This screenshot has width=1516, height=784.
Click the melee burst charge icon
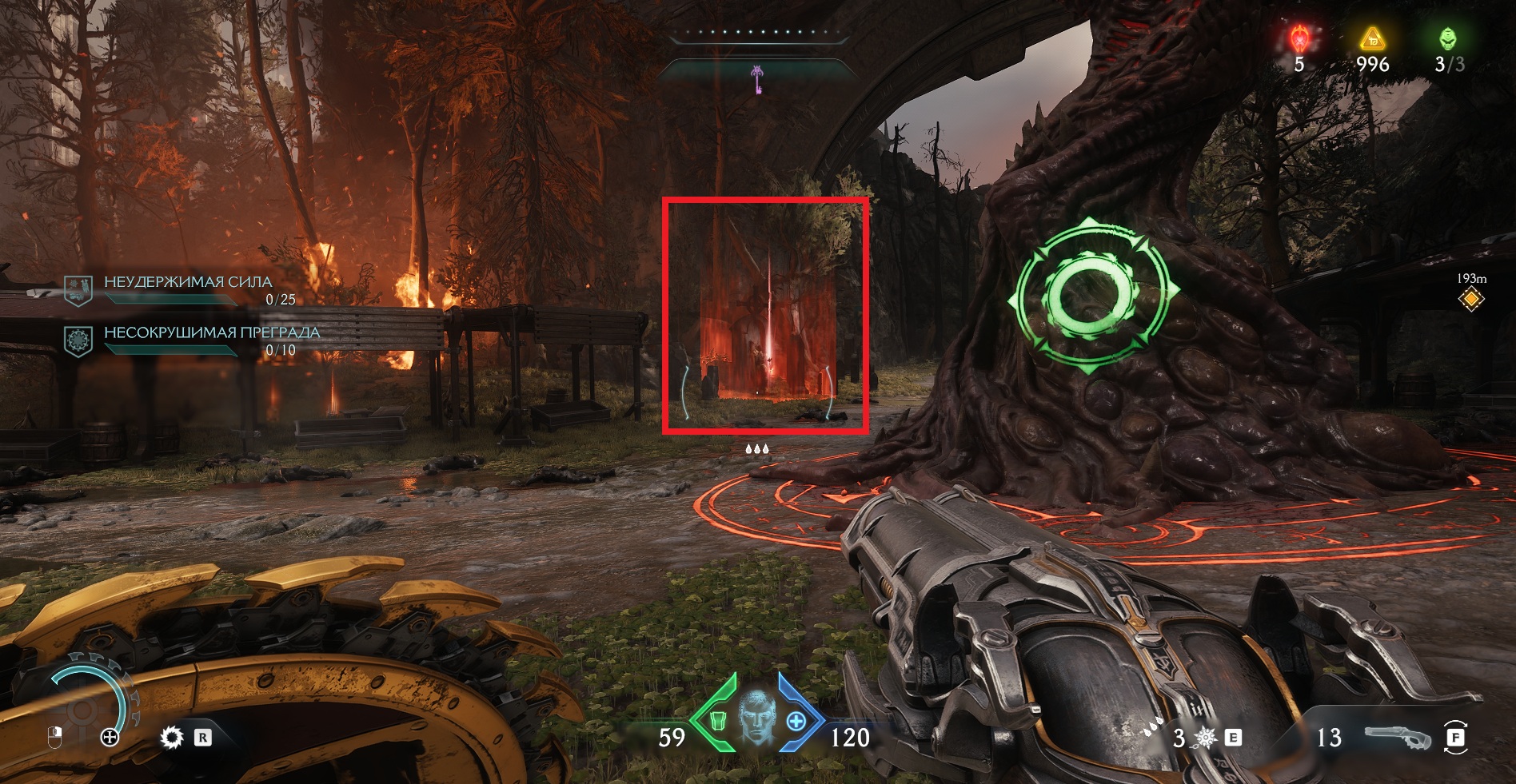tap(1206, 738)
